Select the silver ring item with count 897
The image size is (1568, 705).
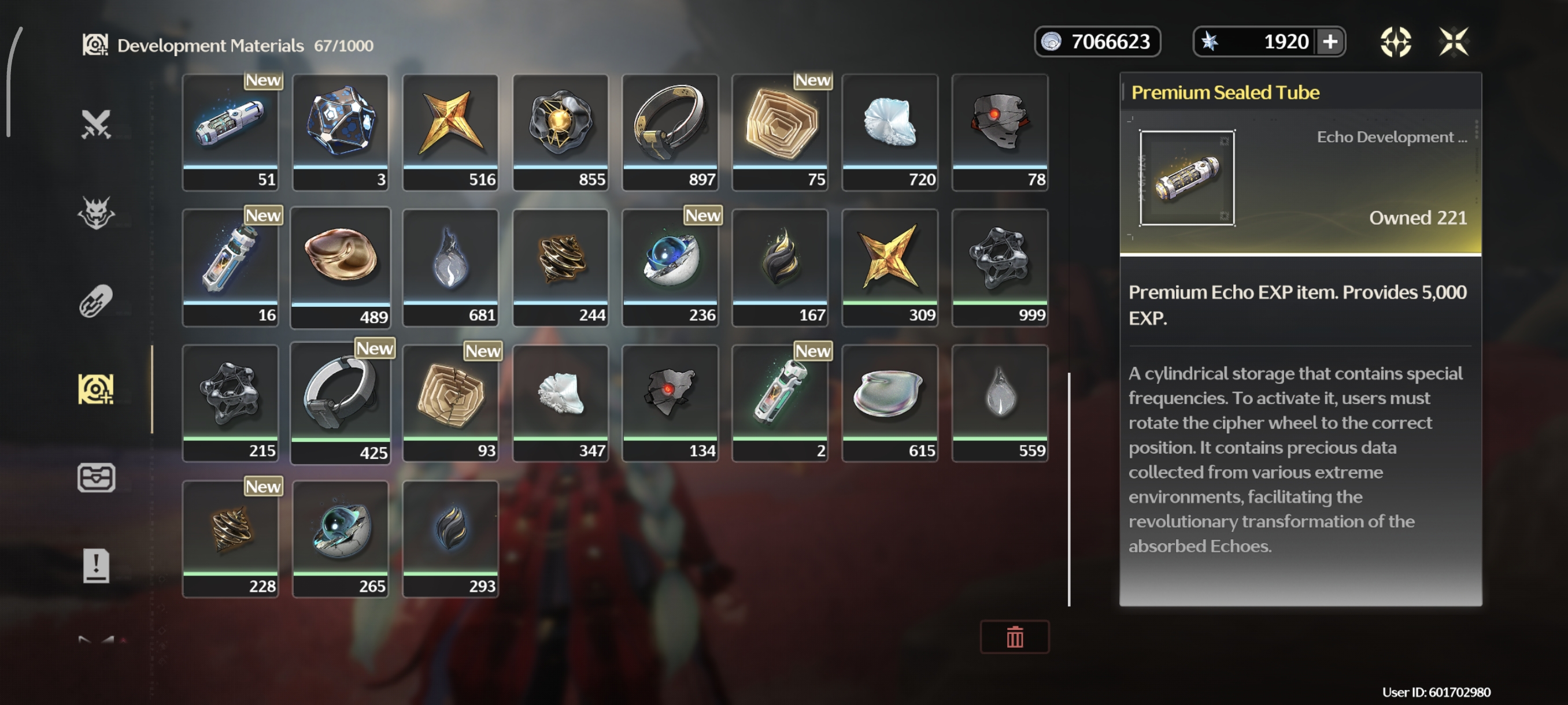tap(670, 132)
